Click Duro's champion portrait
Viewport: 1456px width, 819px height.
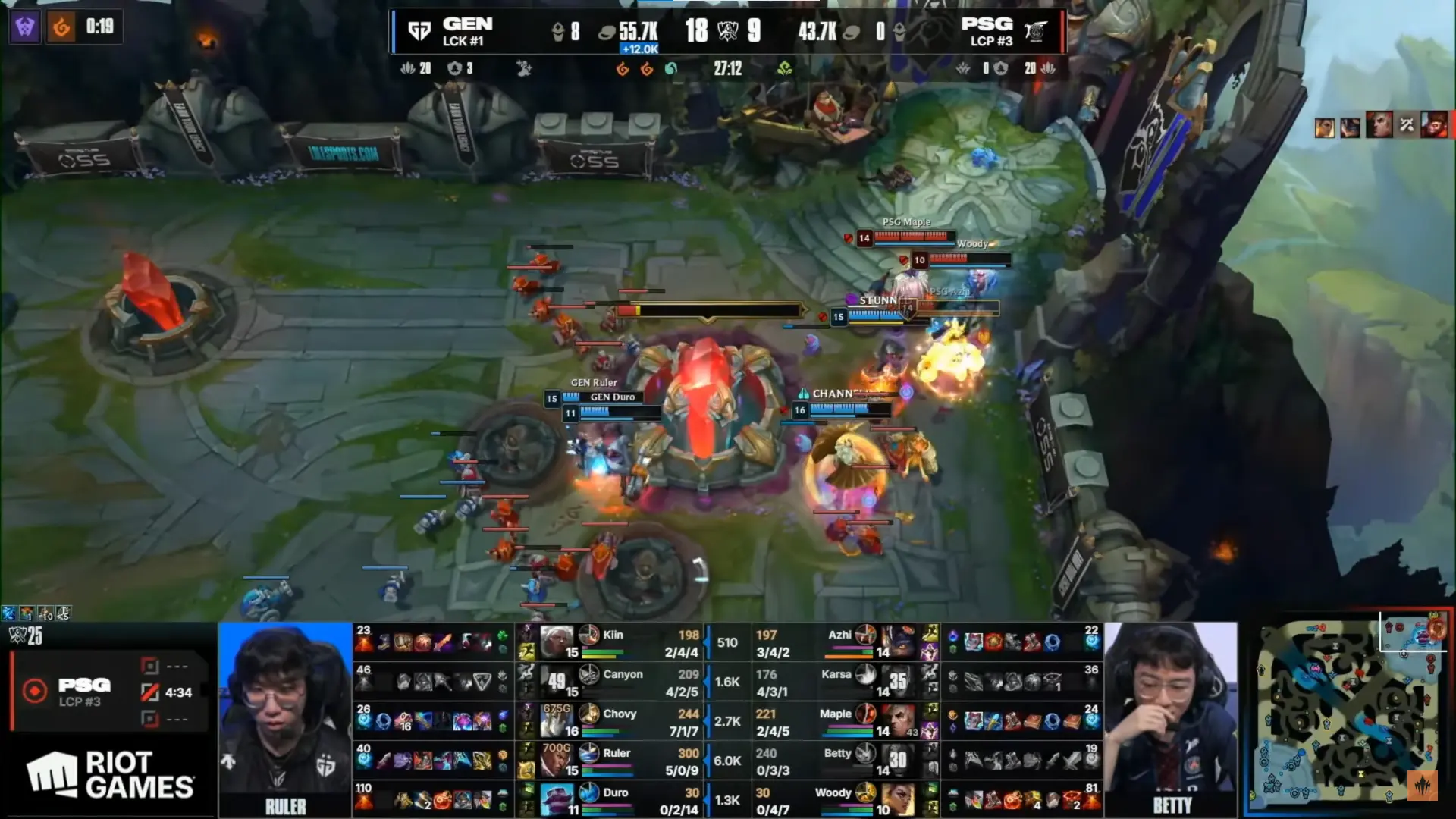[x=556, y=800]
